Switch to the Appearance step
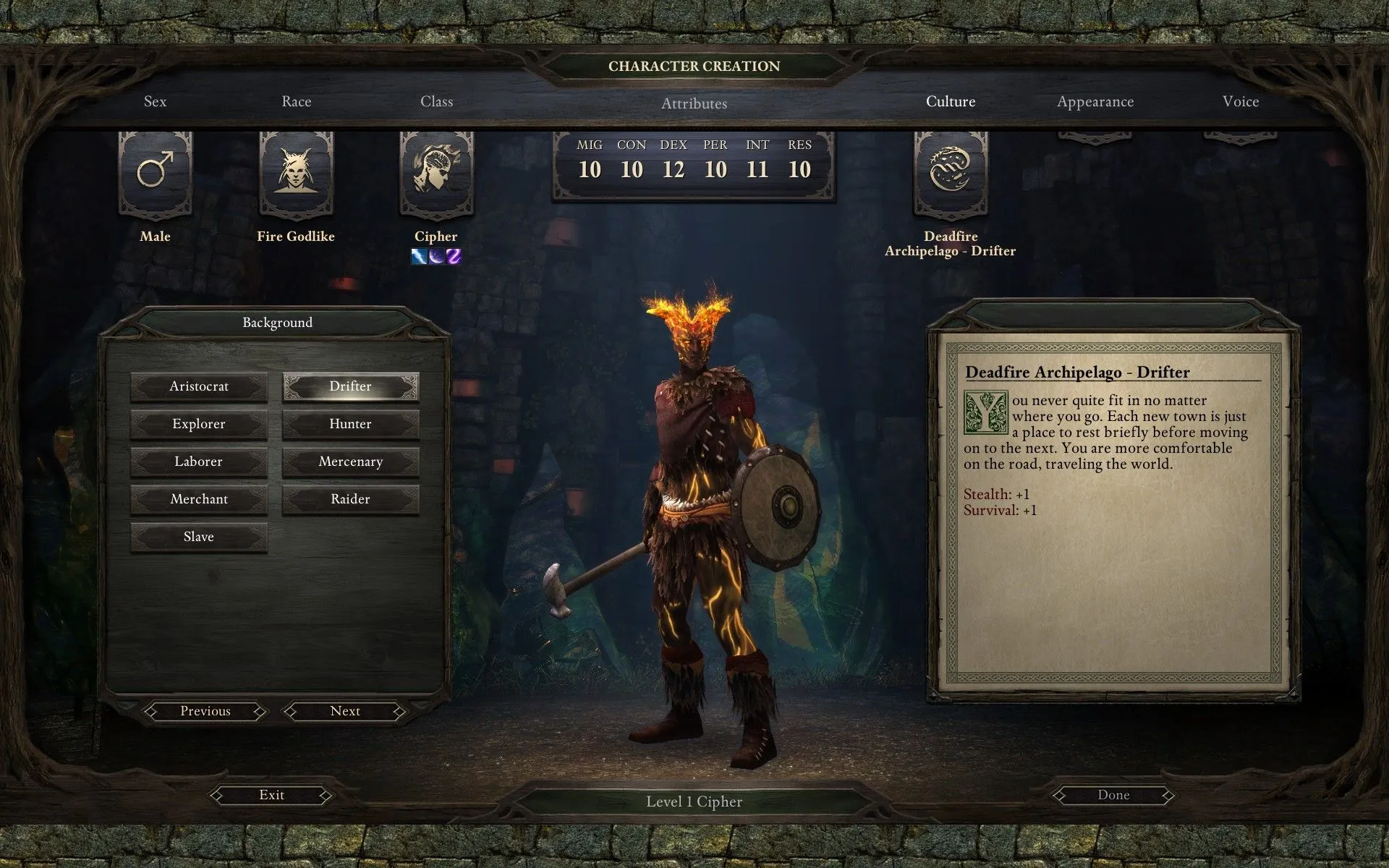This screenshot has height=868, width=1389. (1095, 102)
